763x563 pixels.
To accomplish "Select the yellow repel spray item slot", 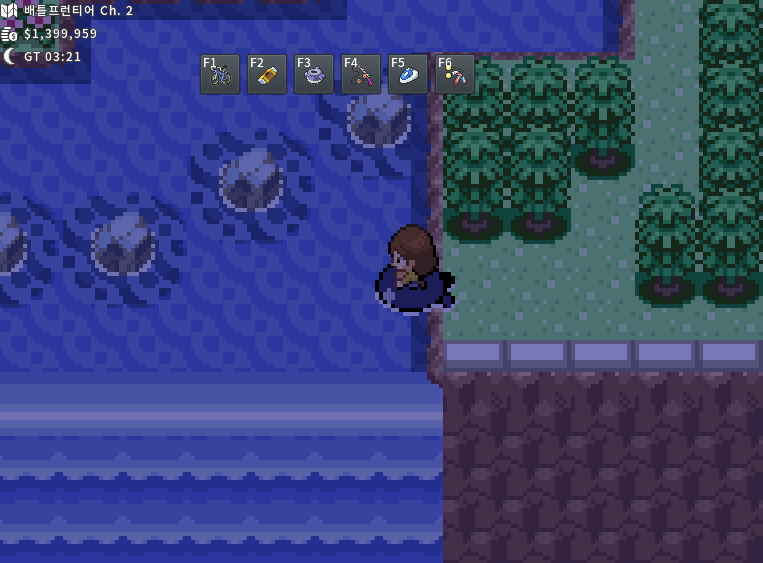I will point(267,74).
